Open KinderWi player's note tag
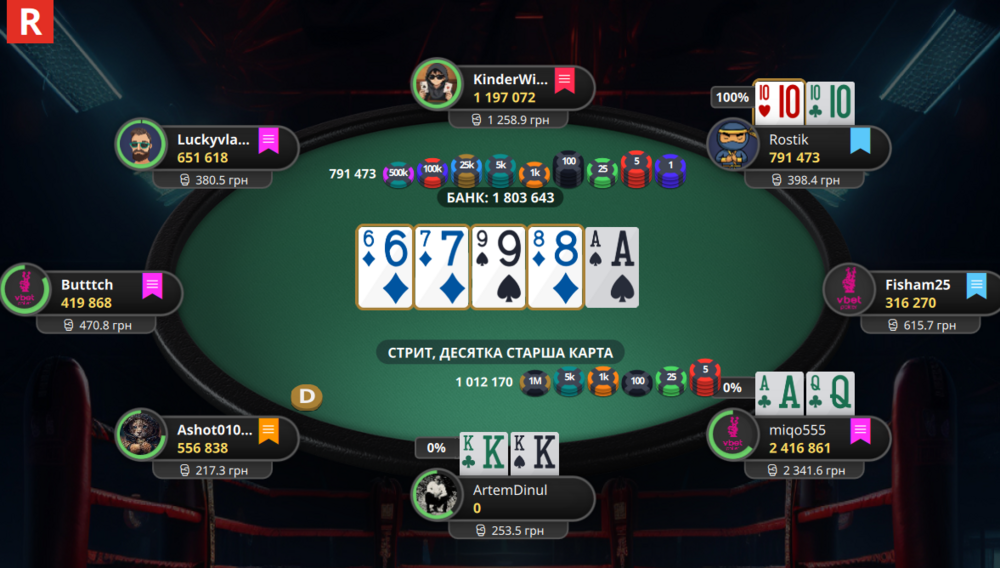The image size is (1000, 568). (564, 80)
